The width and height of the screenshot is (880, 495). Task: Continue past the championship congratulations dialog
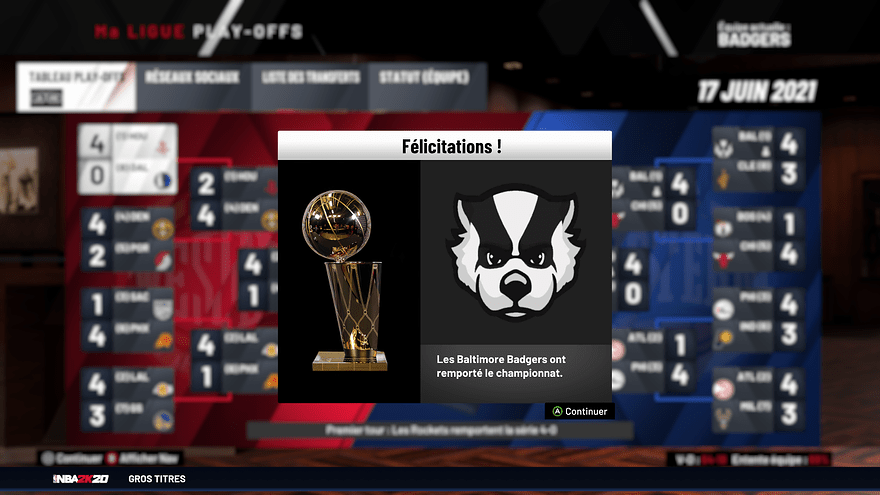point(579,411)
